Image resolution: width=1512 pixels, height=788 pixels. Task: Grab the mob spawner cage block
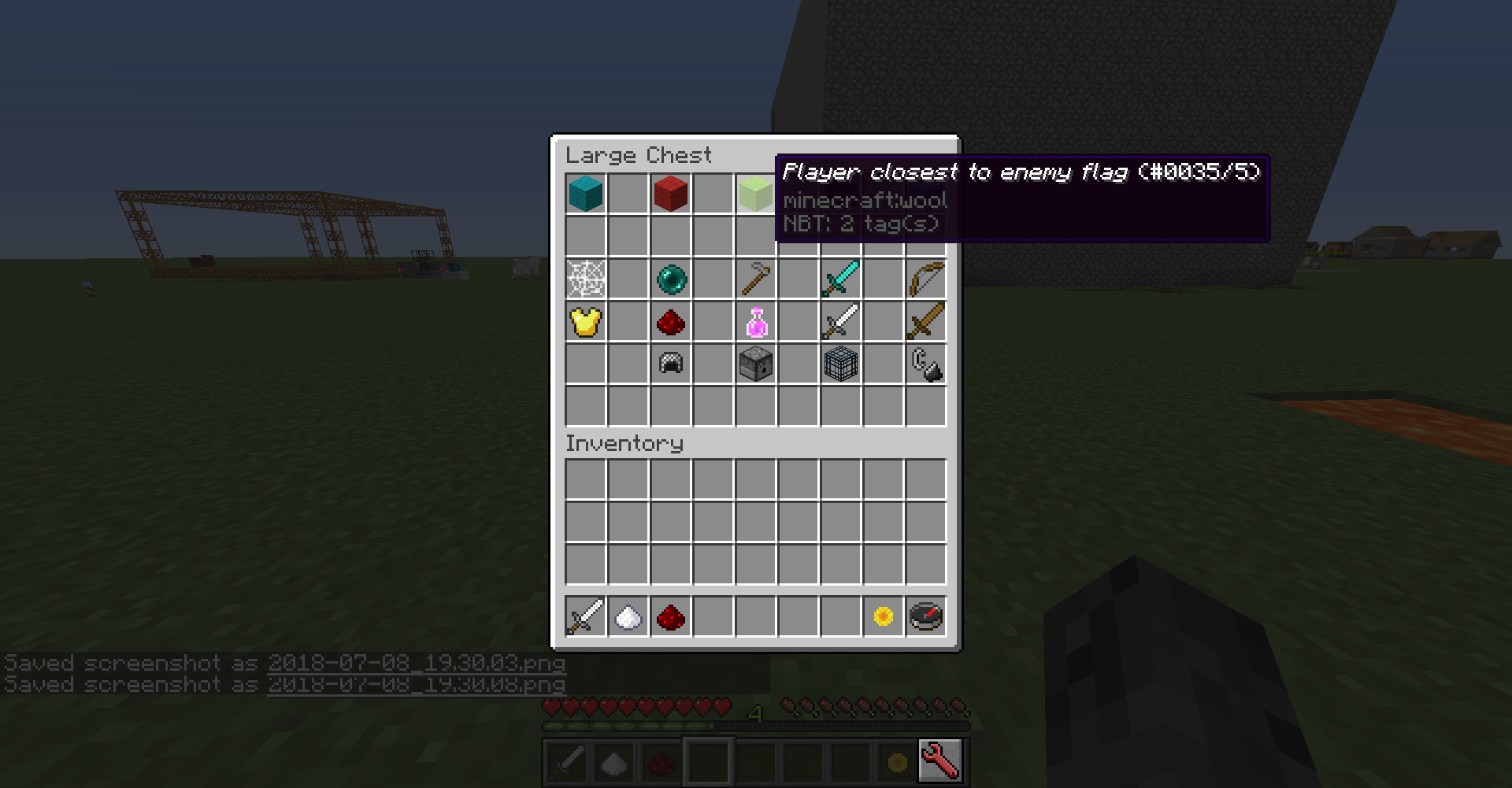click(840, 364)
